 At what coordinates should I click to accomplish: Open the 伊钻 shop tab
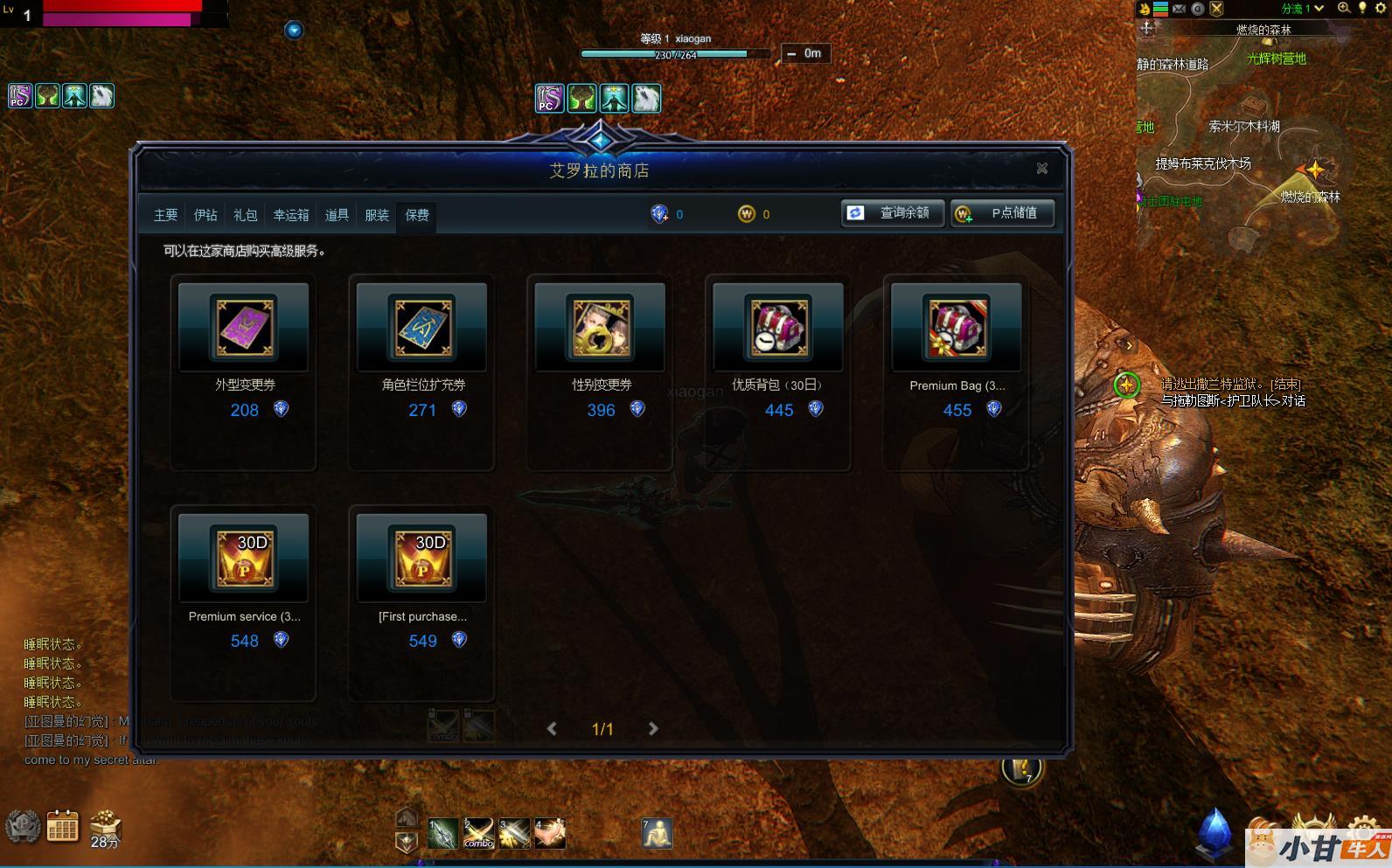tap(205, 215)
